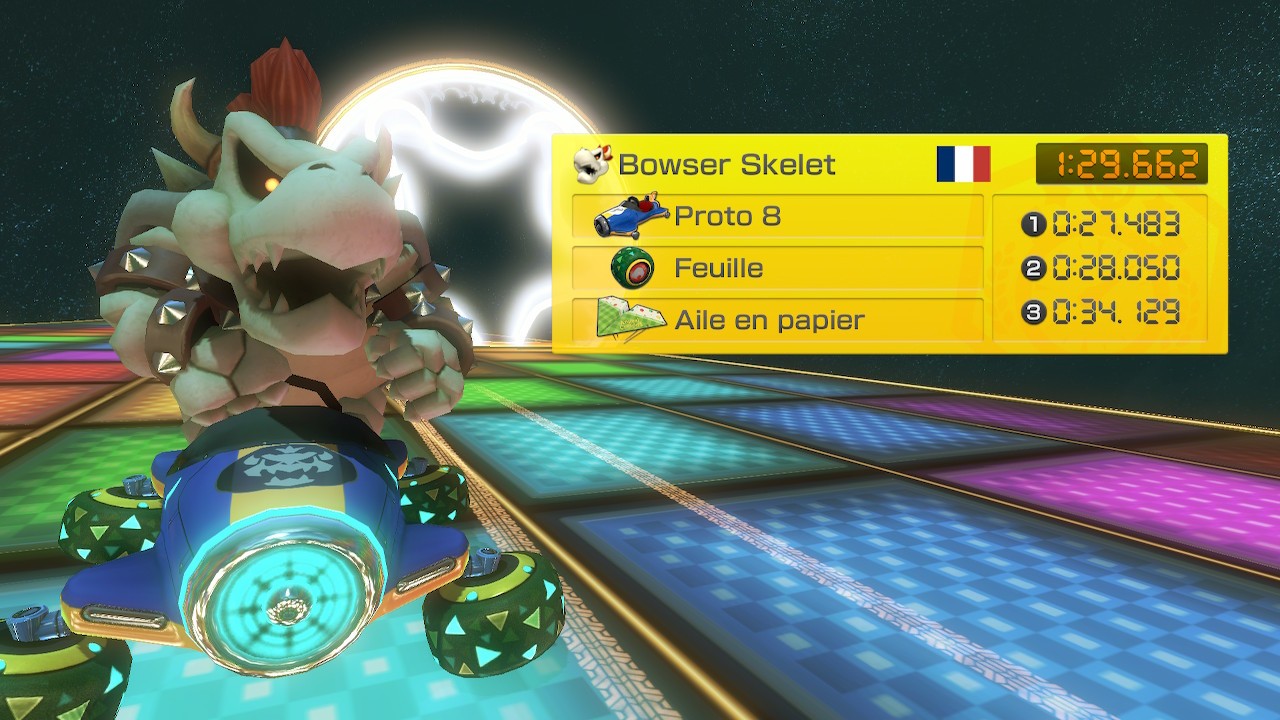This screenshot has width=1280, height=720.
Task: Choose the Proto 8 kart body row
Action: [x=777, y=216]
